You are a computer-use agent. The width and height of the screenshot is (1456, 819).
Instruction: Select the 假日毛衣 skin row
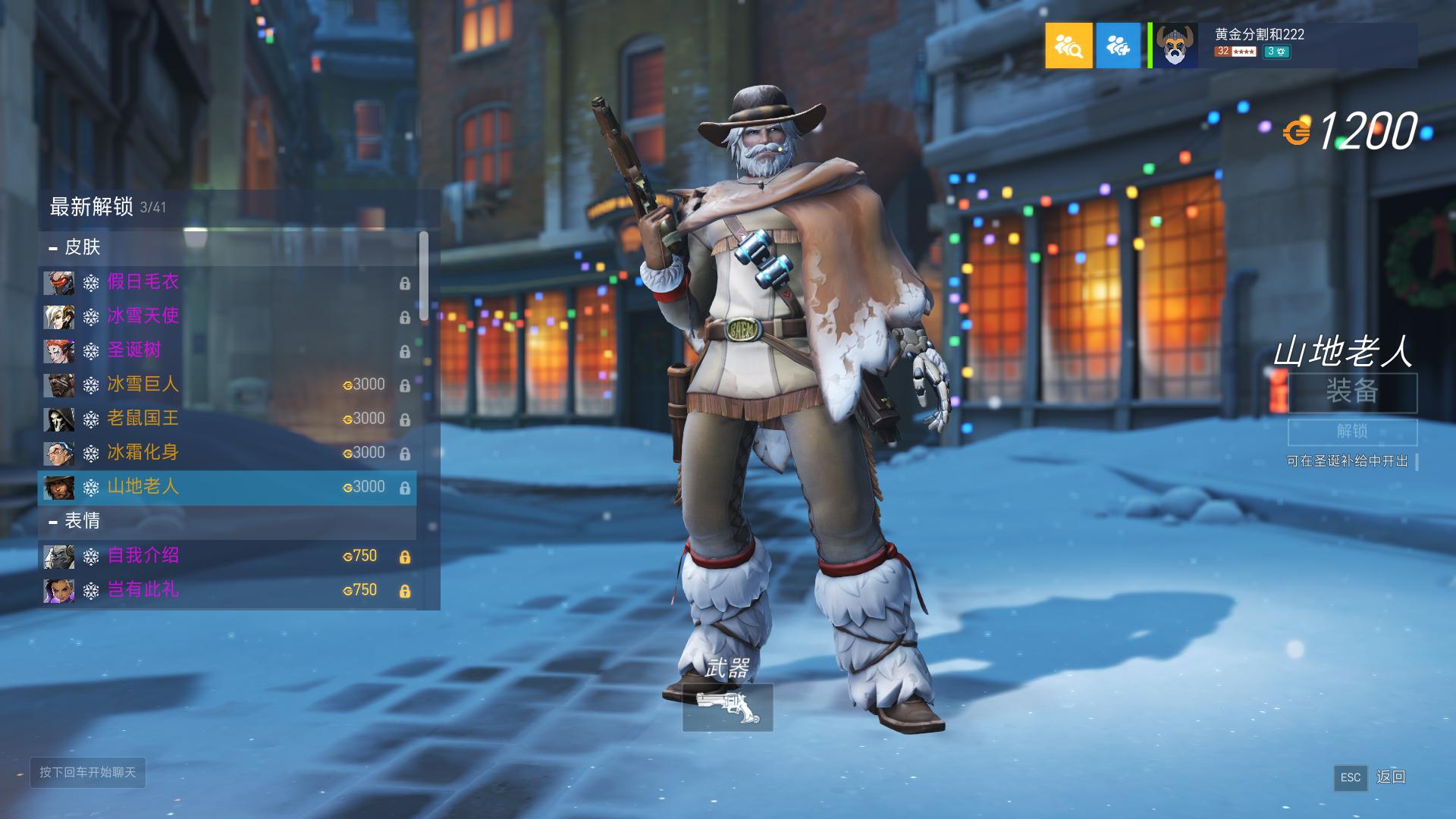coord(226,282)
